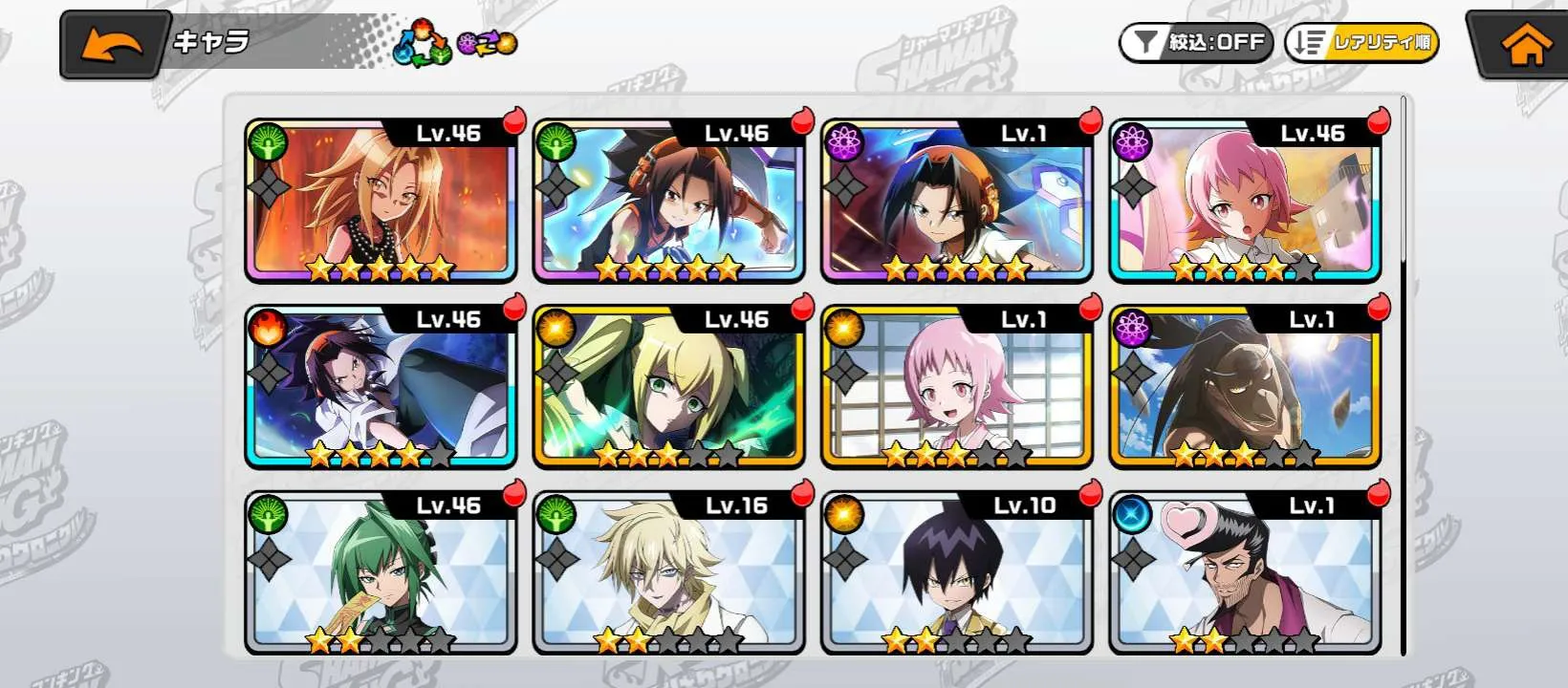Choose the Lv.46 pink-haired girl with purple icon
1568x688 pixels.
pyautogui.click(x=1245, y=202)
